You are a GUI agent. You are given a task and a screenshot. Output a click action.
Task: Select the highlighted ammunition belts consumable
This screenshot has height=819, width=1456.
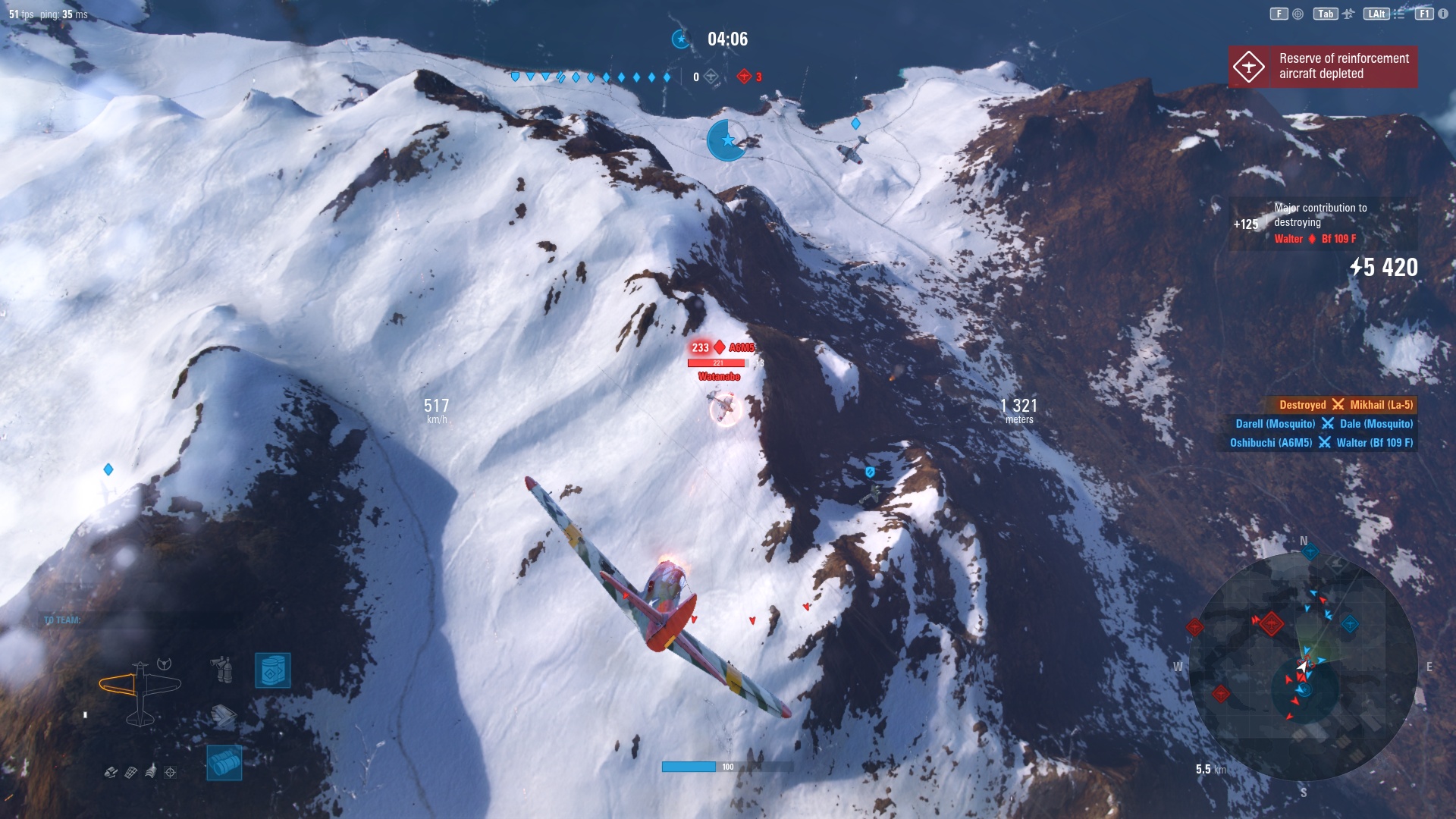click(224, 763)
